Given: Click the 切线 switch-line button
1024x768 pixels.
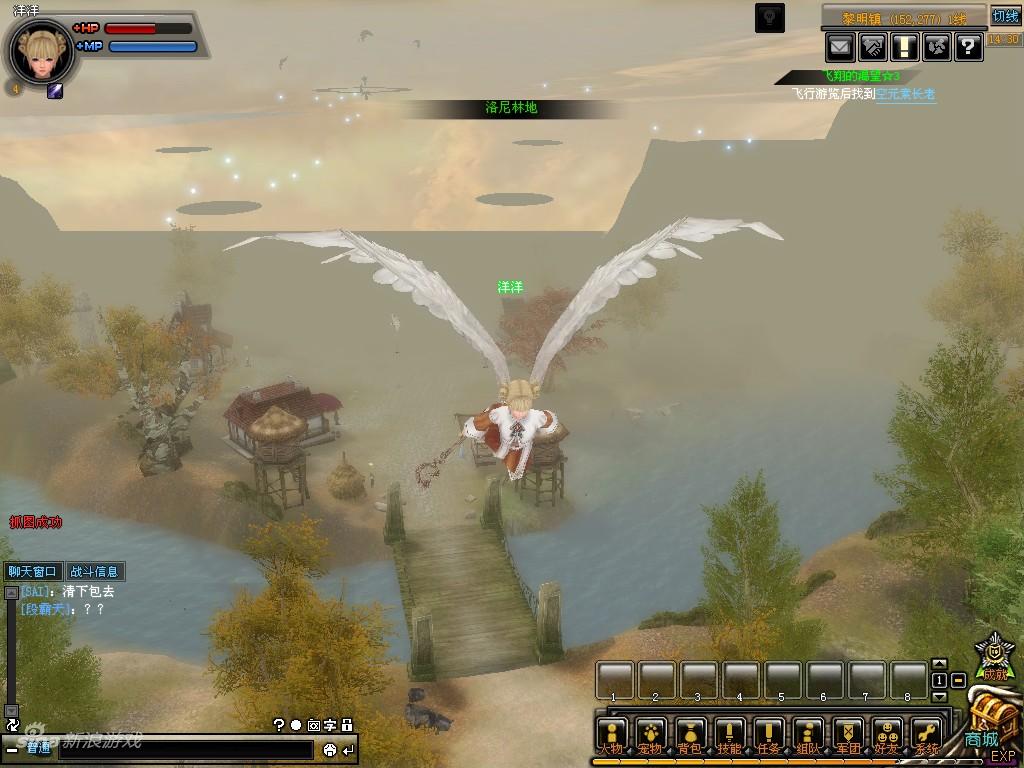Looking at the screenshot, I should pos(1005,16).
